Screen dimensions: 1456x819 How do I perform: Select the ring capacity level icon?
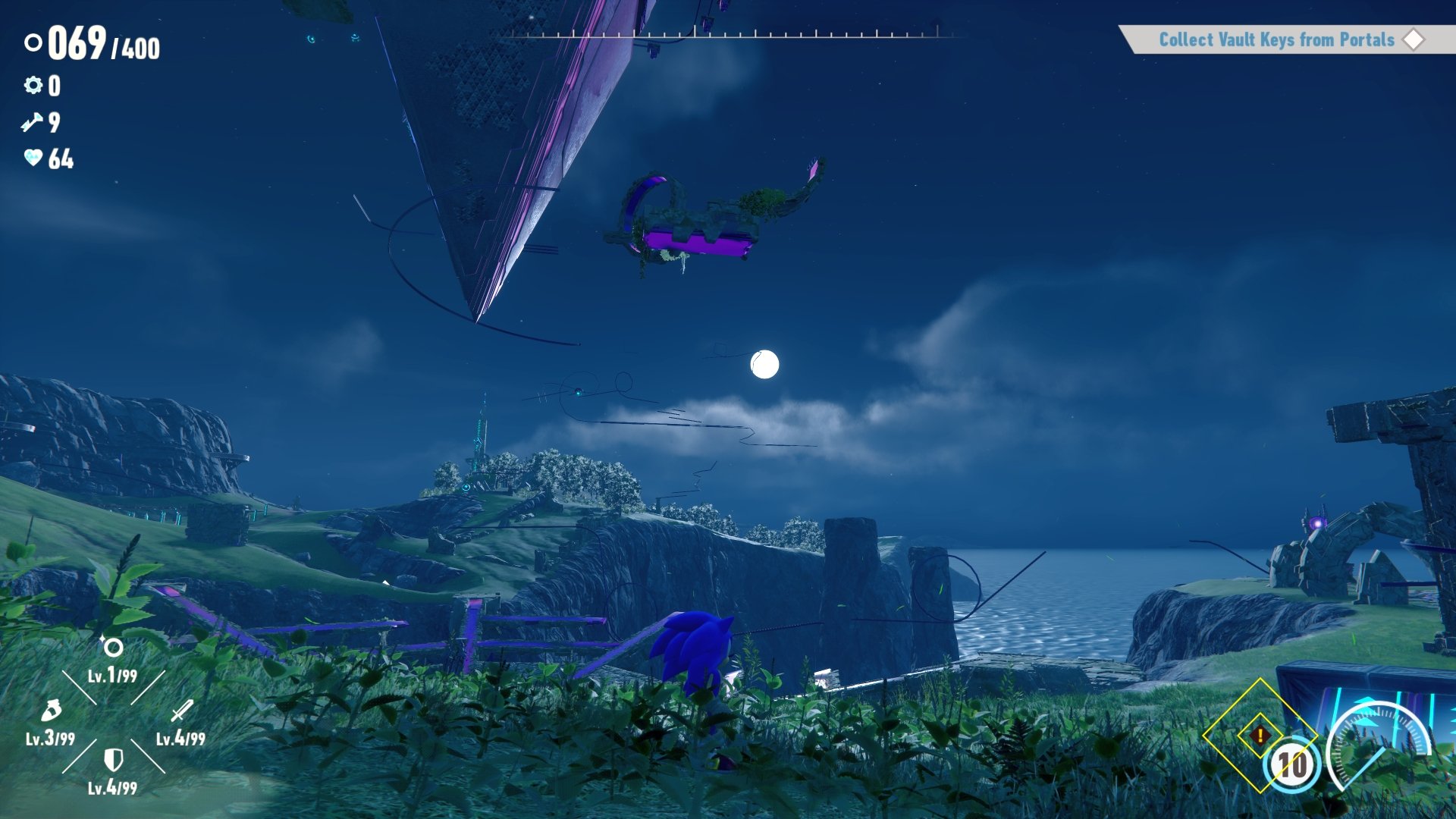(113, 648)
